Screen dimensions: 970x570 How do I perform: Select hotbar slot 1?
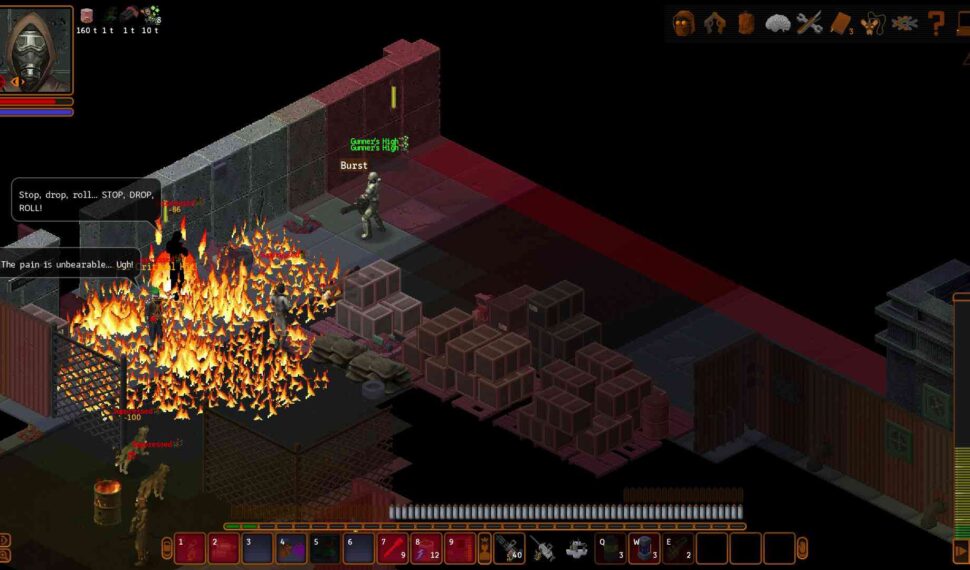point(190,548)
